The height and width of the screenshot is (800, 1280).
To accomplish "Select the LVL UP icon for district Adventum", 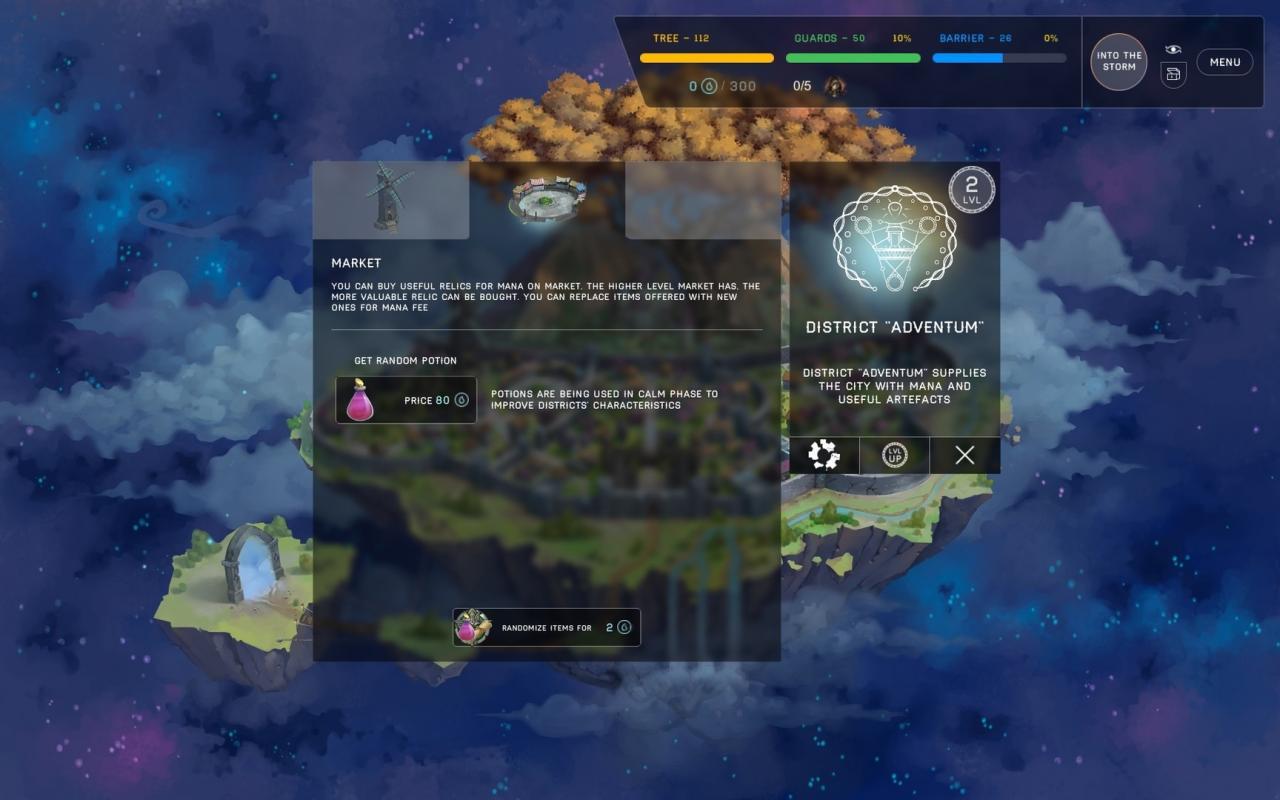I will [893, 455].
